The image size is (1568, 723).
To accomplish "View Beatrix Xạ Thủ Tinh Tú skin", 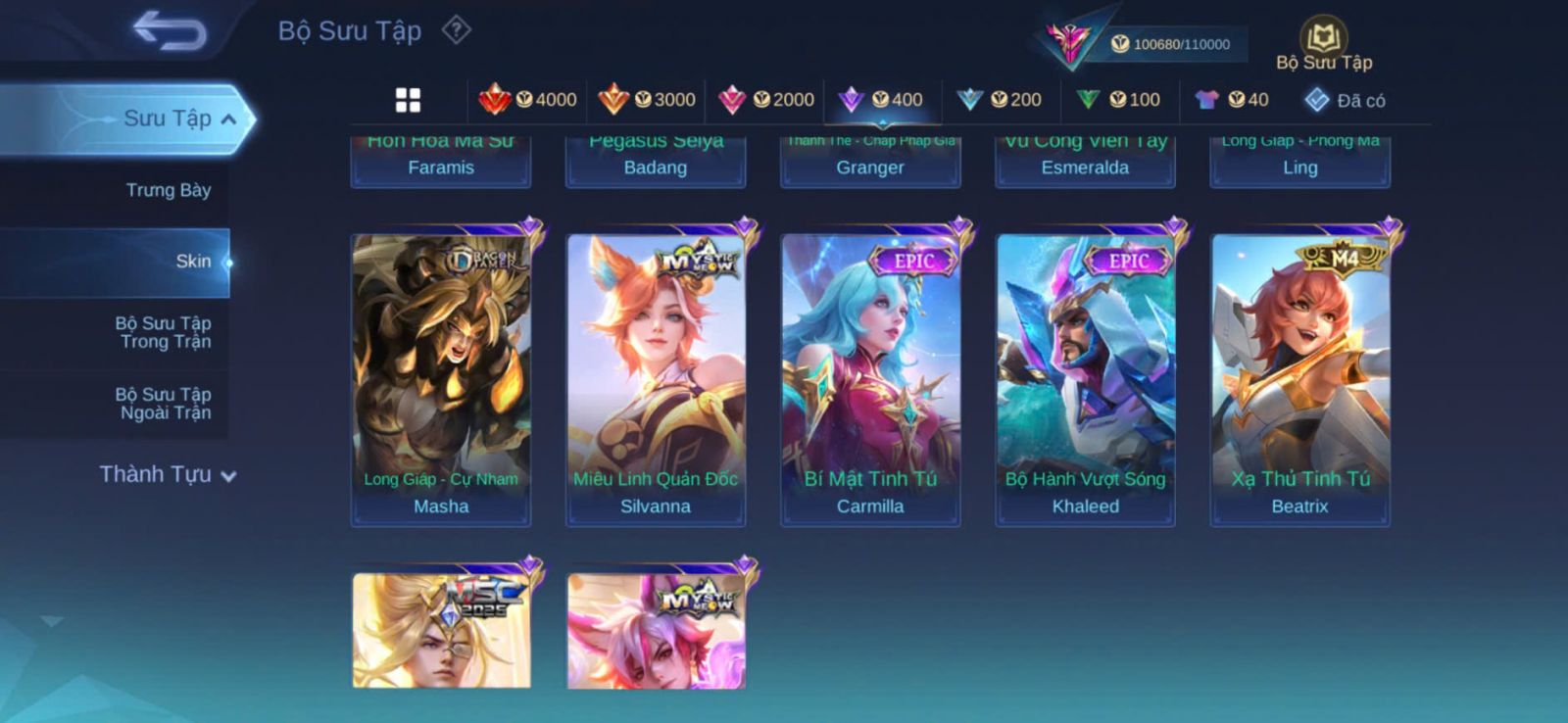I will tap(1299, 379).
